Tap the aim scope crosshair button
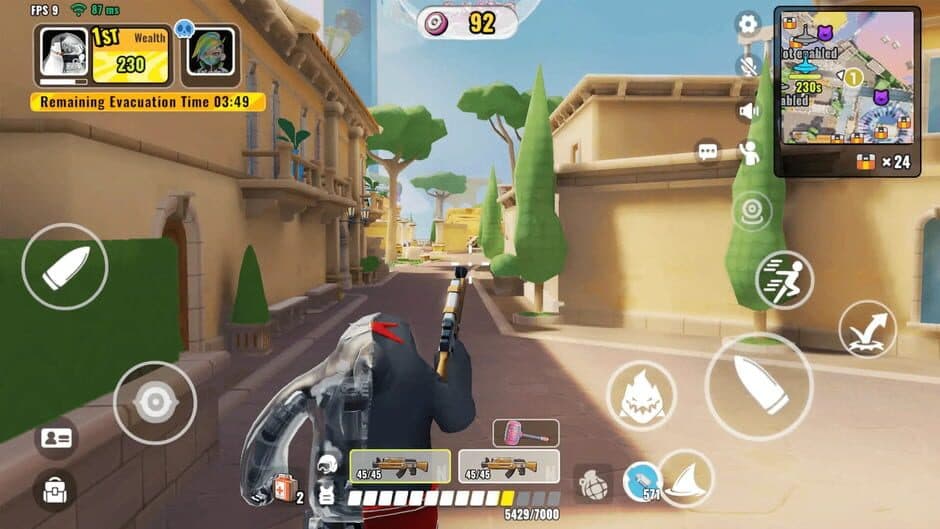Screen dimensions: 940x529 pyautogui.click(x=154, y=402)
